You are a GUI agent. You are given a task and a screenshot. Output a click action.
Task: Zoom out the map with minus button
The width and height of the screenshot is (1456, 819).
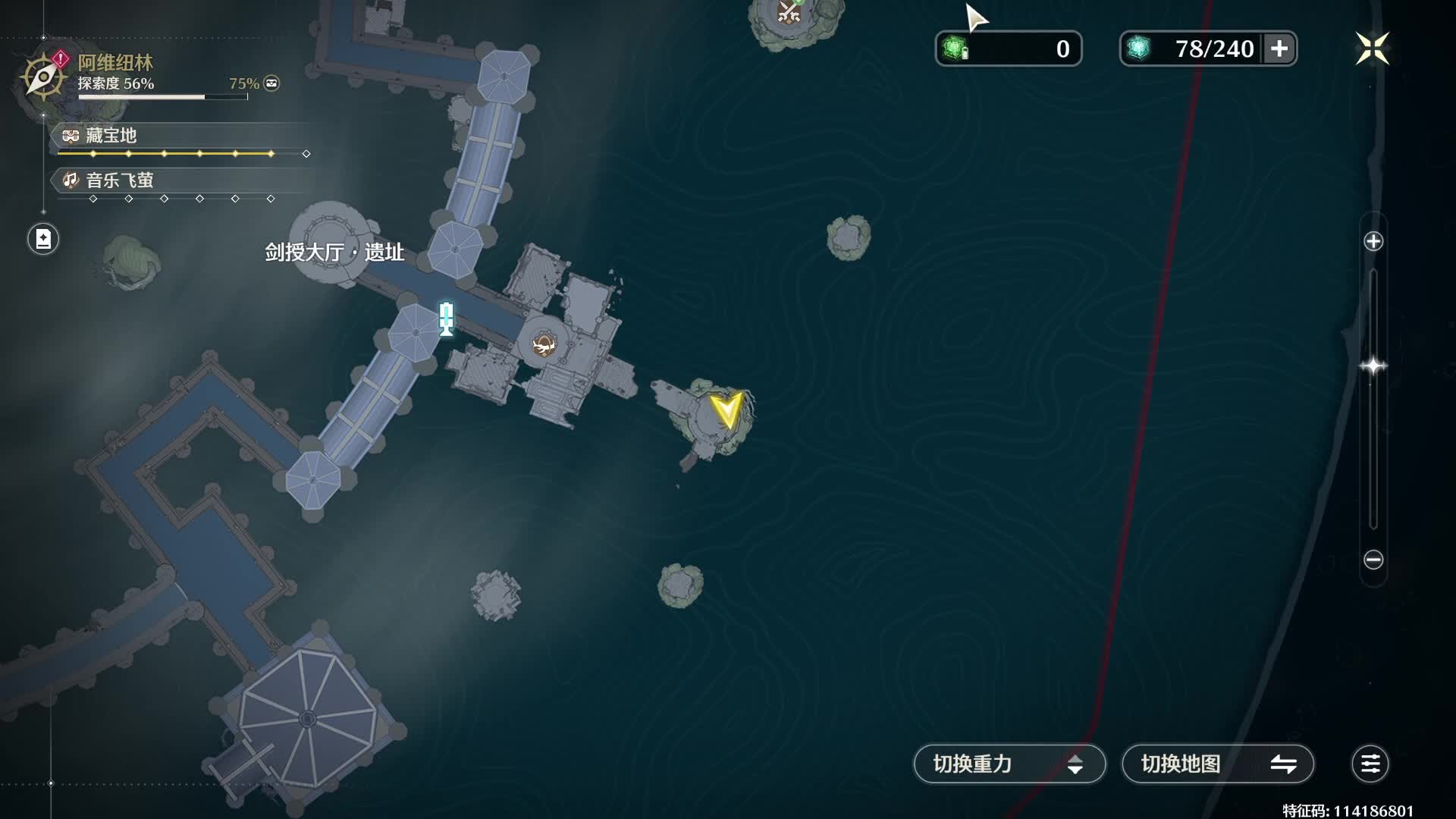tap(1373, 560)
